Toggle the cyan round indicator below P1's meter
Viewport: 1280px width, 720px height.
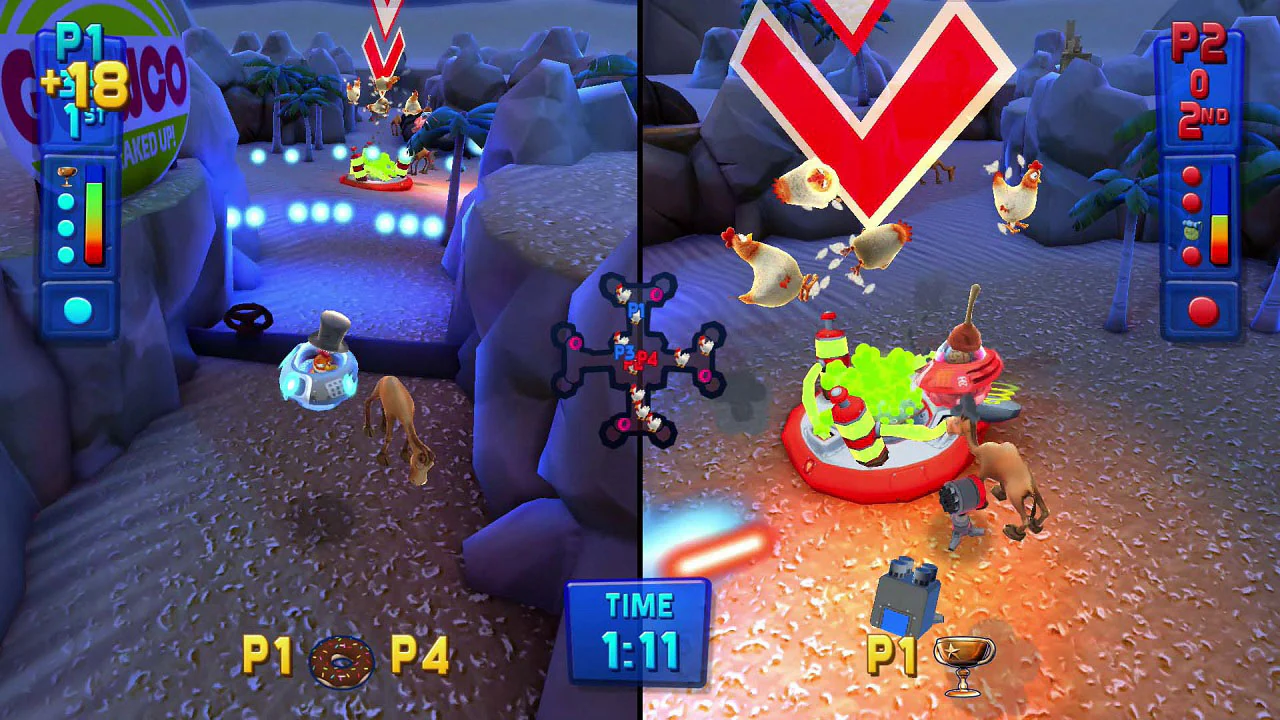[x=76, y=309]
